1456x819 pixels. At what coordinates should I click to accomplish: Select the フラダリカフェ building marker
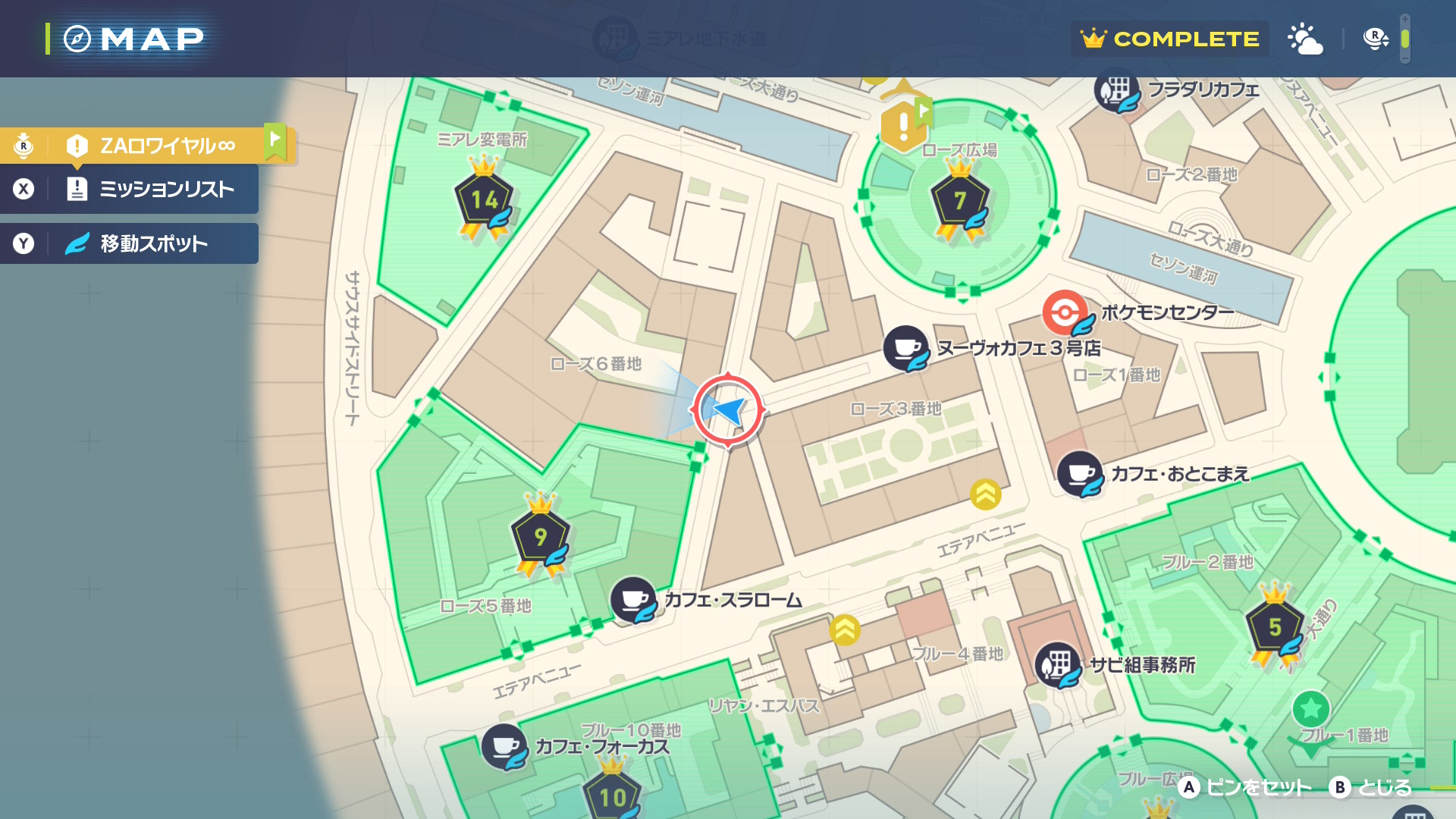1116,90
